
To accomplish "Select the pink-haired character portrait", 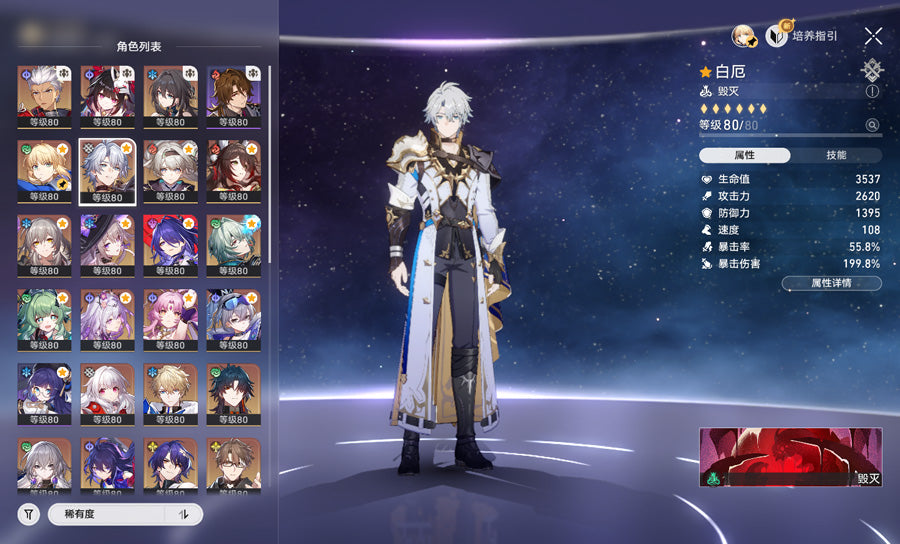I will point(170,320).
